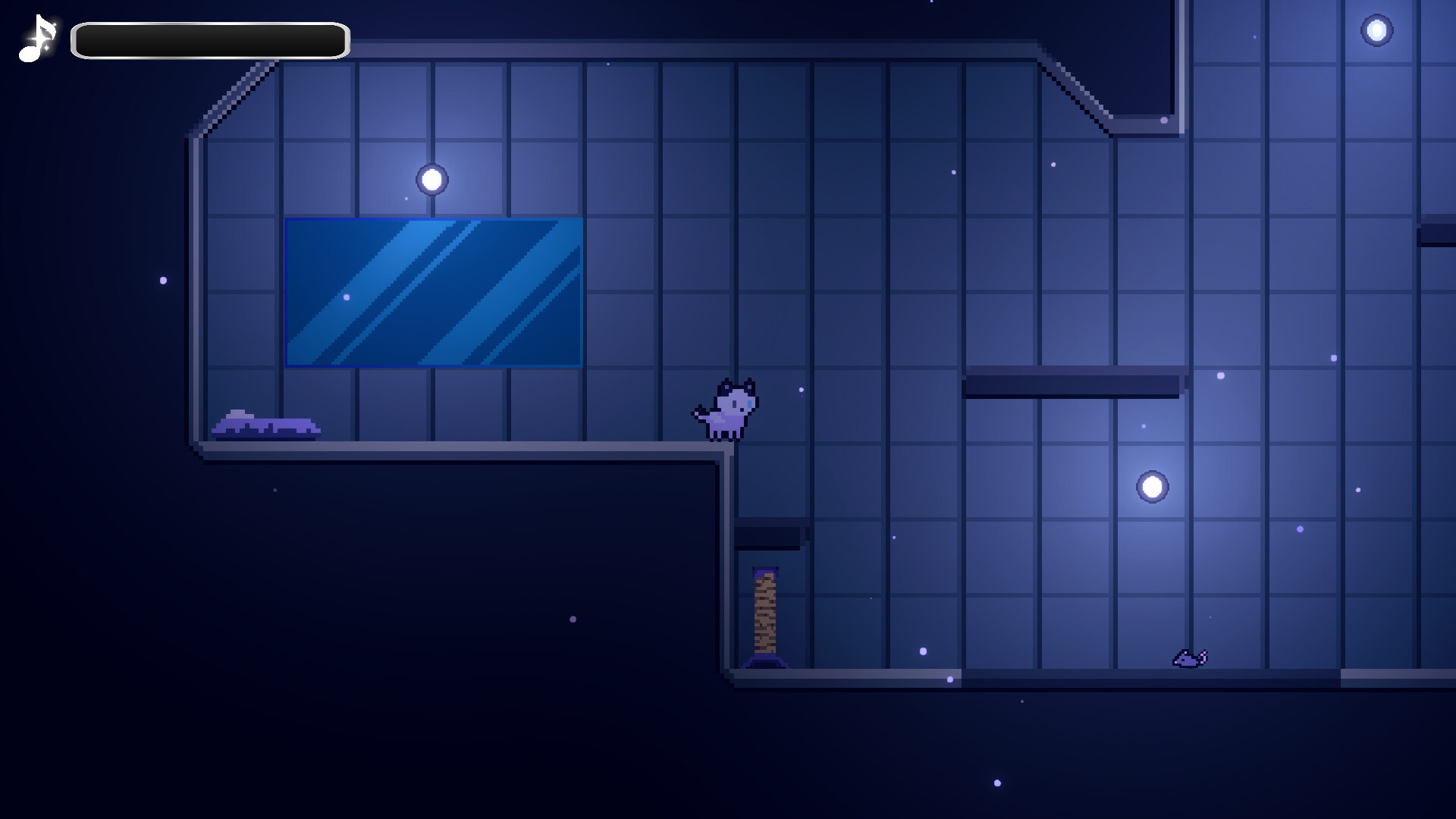Click the empty black song progress bar
The image size is (1456, 819).
(x=209, y=40)
